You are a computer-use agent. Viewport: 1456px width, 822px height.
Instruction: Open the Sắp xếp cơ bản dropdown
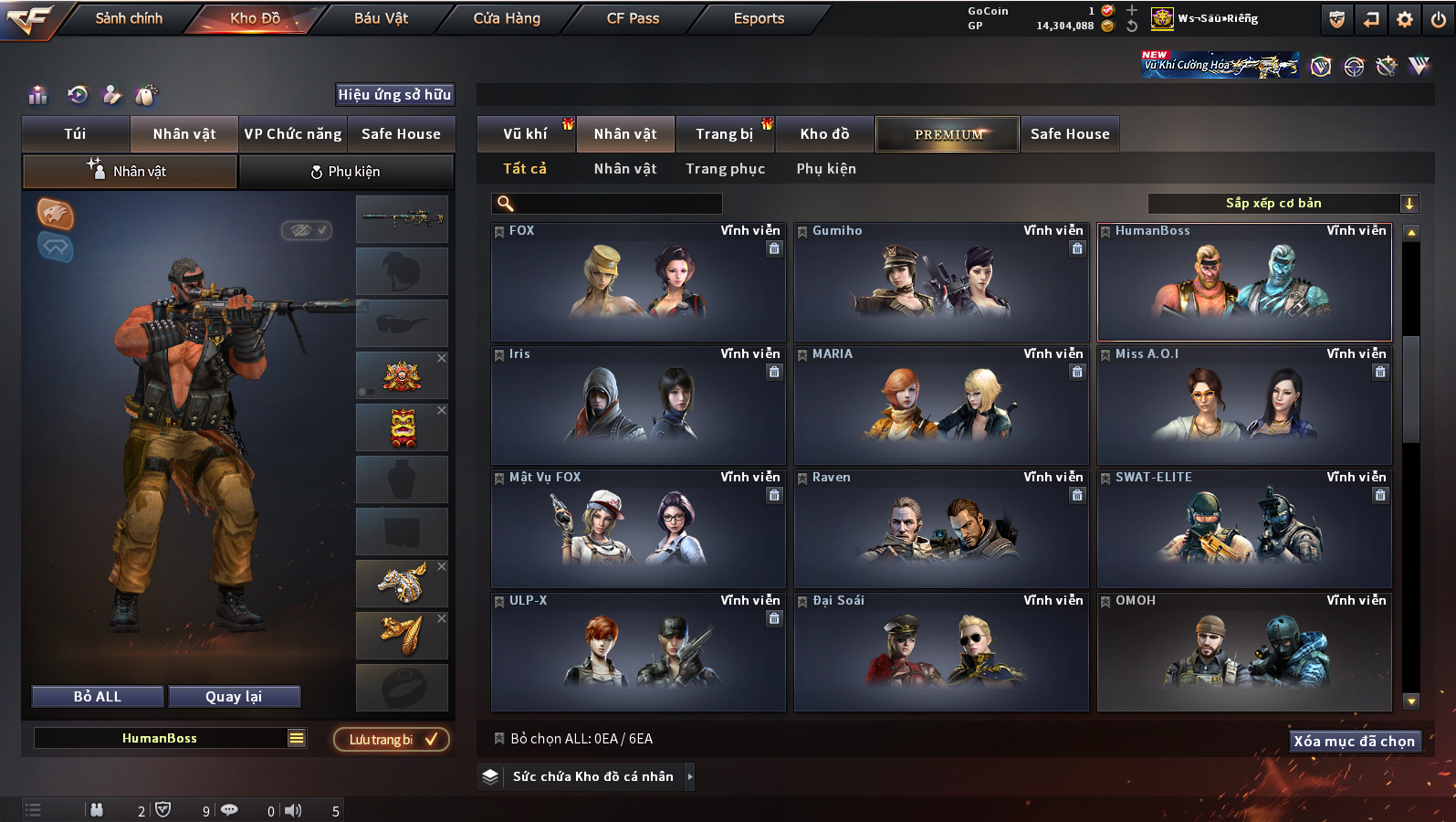(1282, 204)
